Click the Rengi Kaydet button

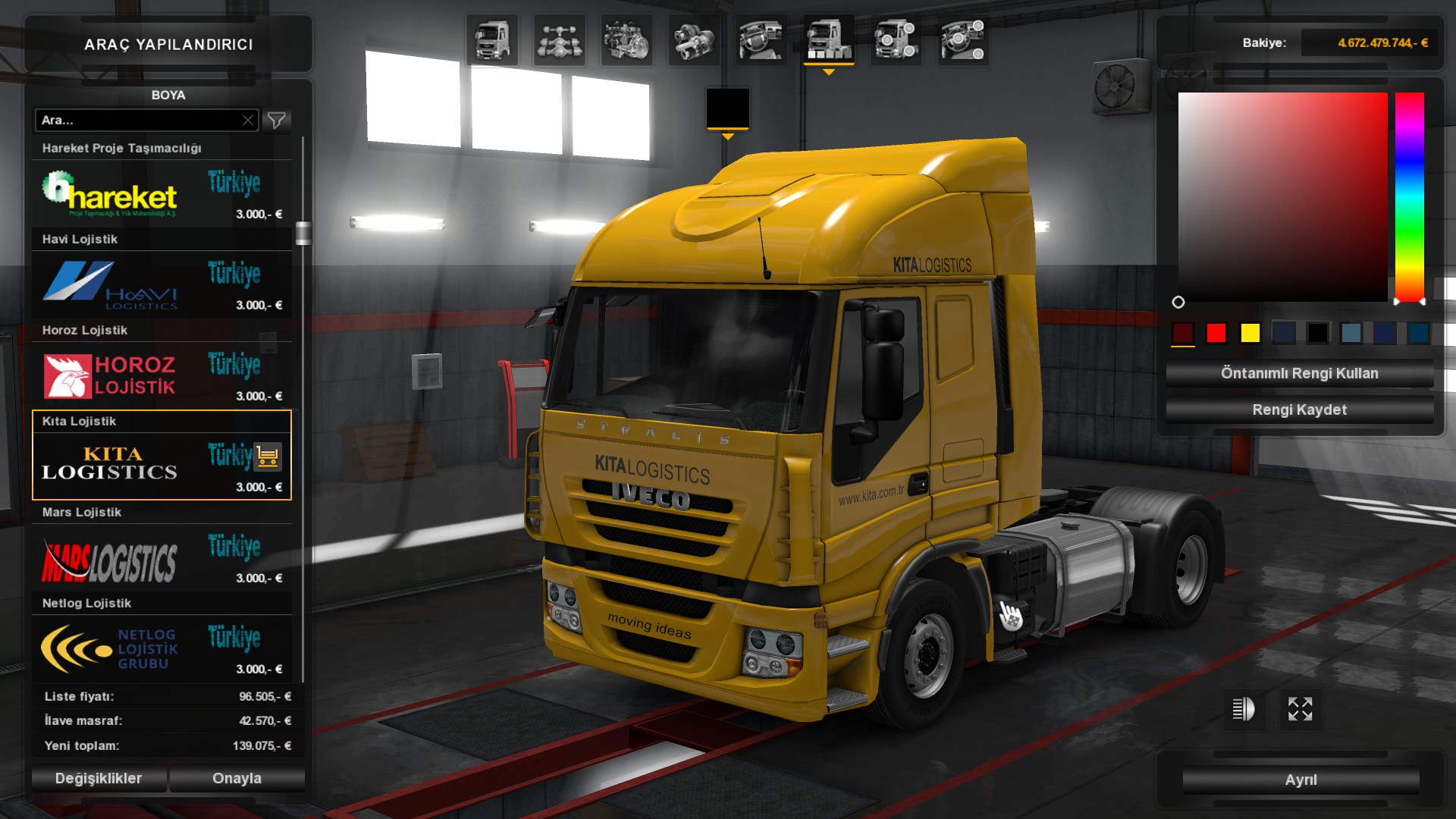pyautogui.click(x=1298, y=409)
